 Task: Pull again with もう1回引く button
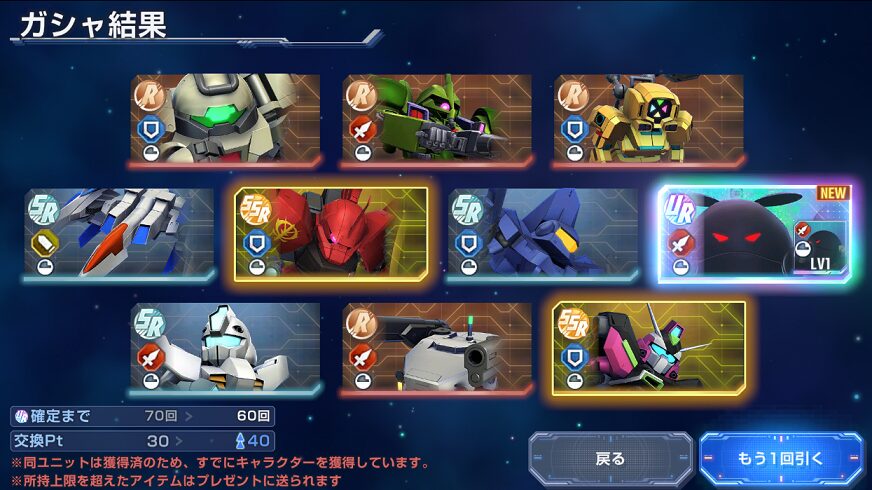pos(781,459)
